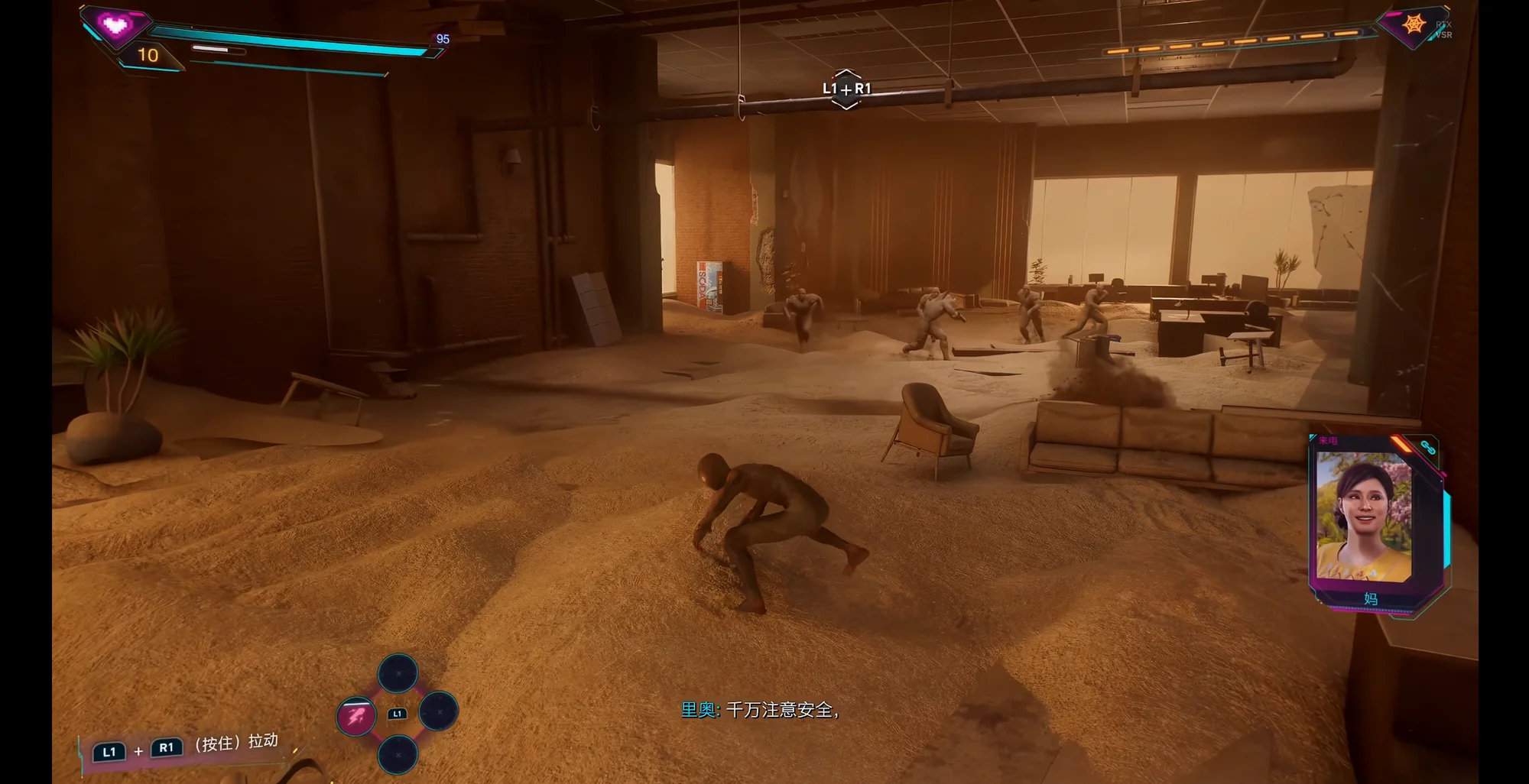
Task: Open the incoming call portrait from 妈
Action: 1363,516
